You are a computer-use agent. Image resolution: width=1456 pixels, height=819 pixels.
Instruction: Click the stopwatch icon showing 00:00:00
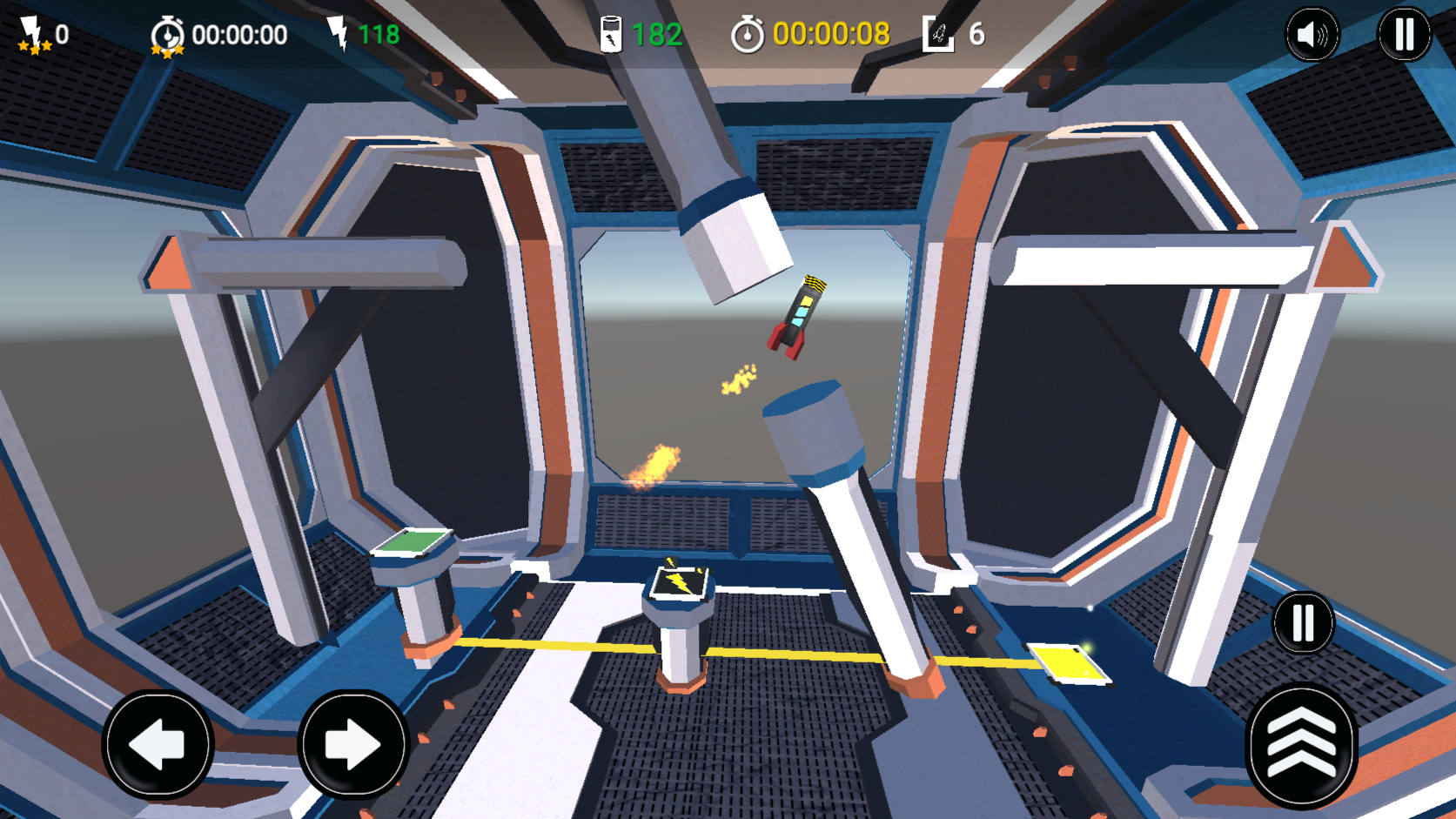point(167,35)
